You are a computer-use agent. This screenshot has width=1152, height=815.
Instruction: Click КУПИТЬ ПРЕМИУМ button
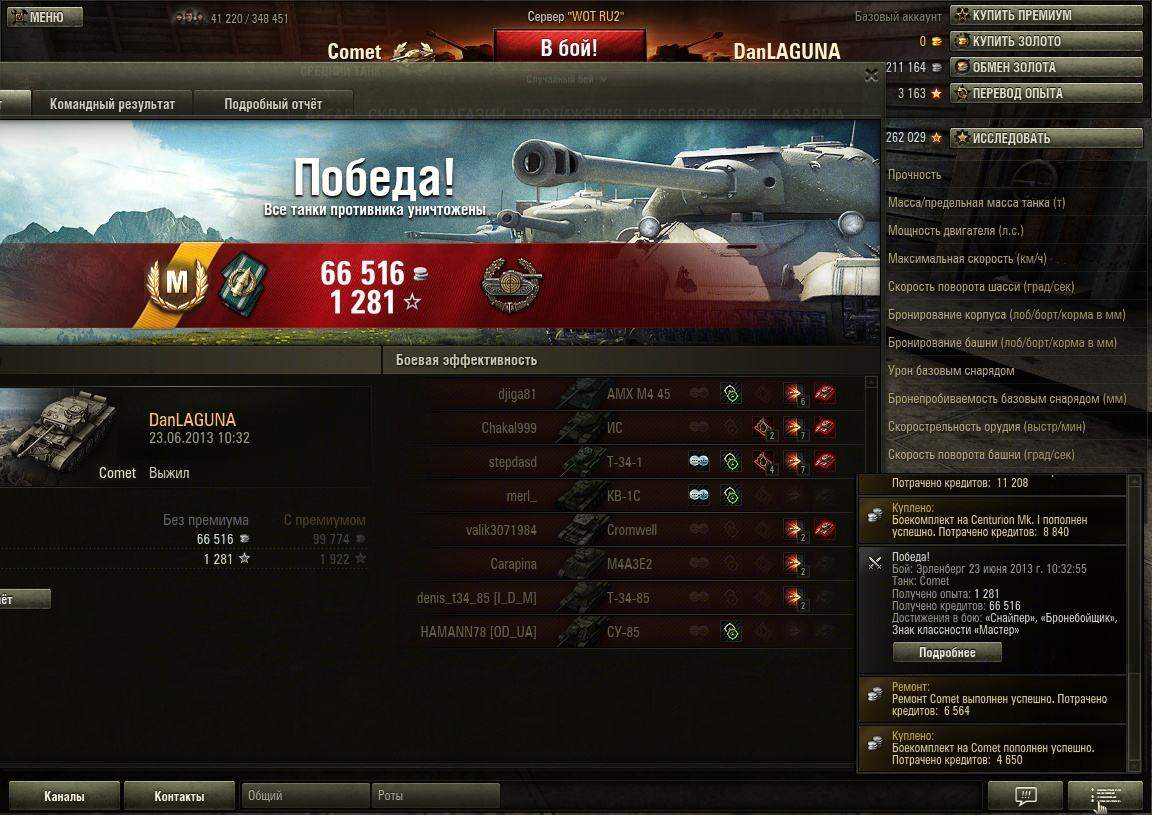1046,16
